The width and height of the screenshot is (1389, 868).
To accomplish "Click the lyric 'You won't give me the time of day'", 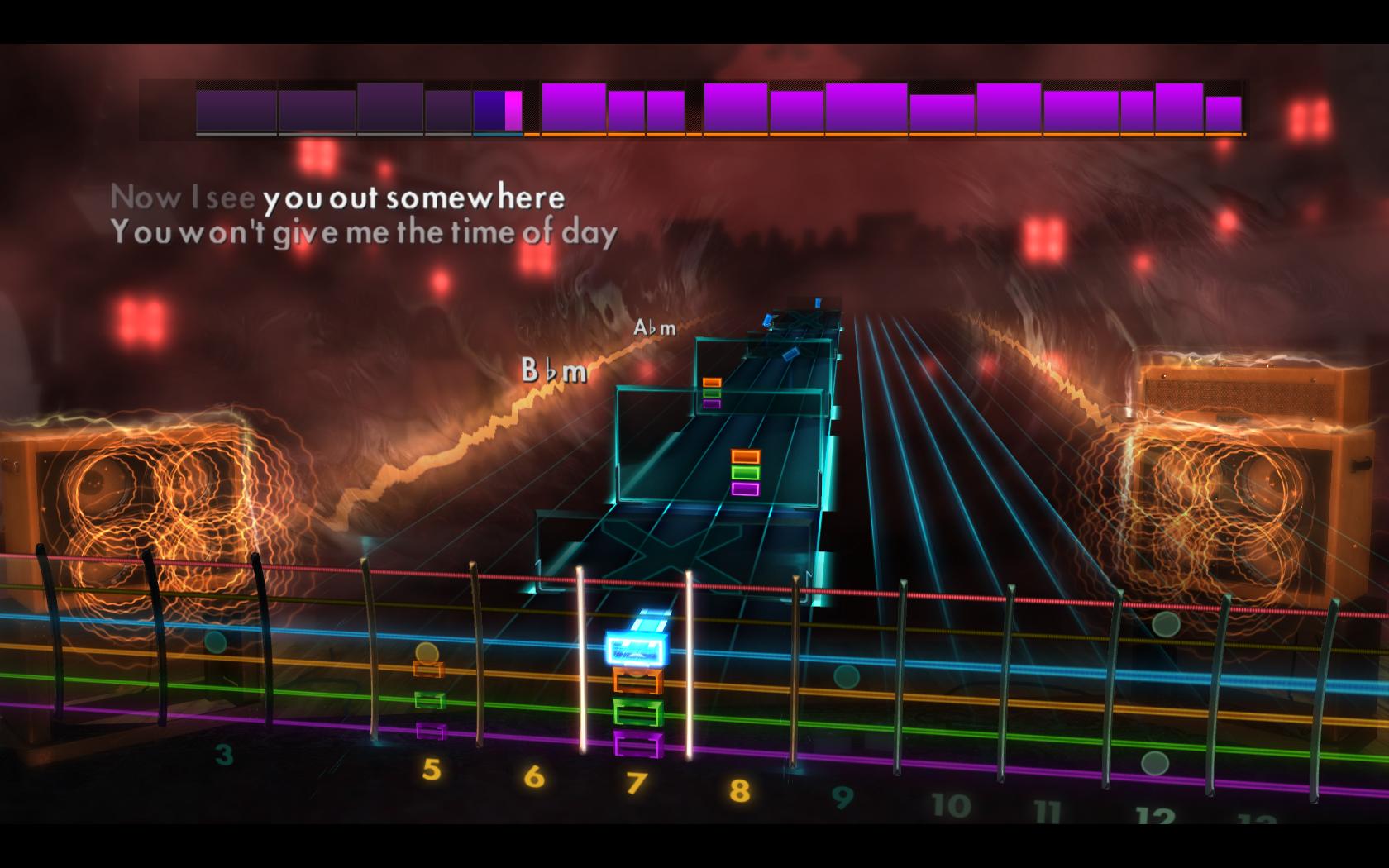I will point(366,234).
